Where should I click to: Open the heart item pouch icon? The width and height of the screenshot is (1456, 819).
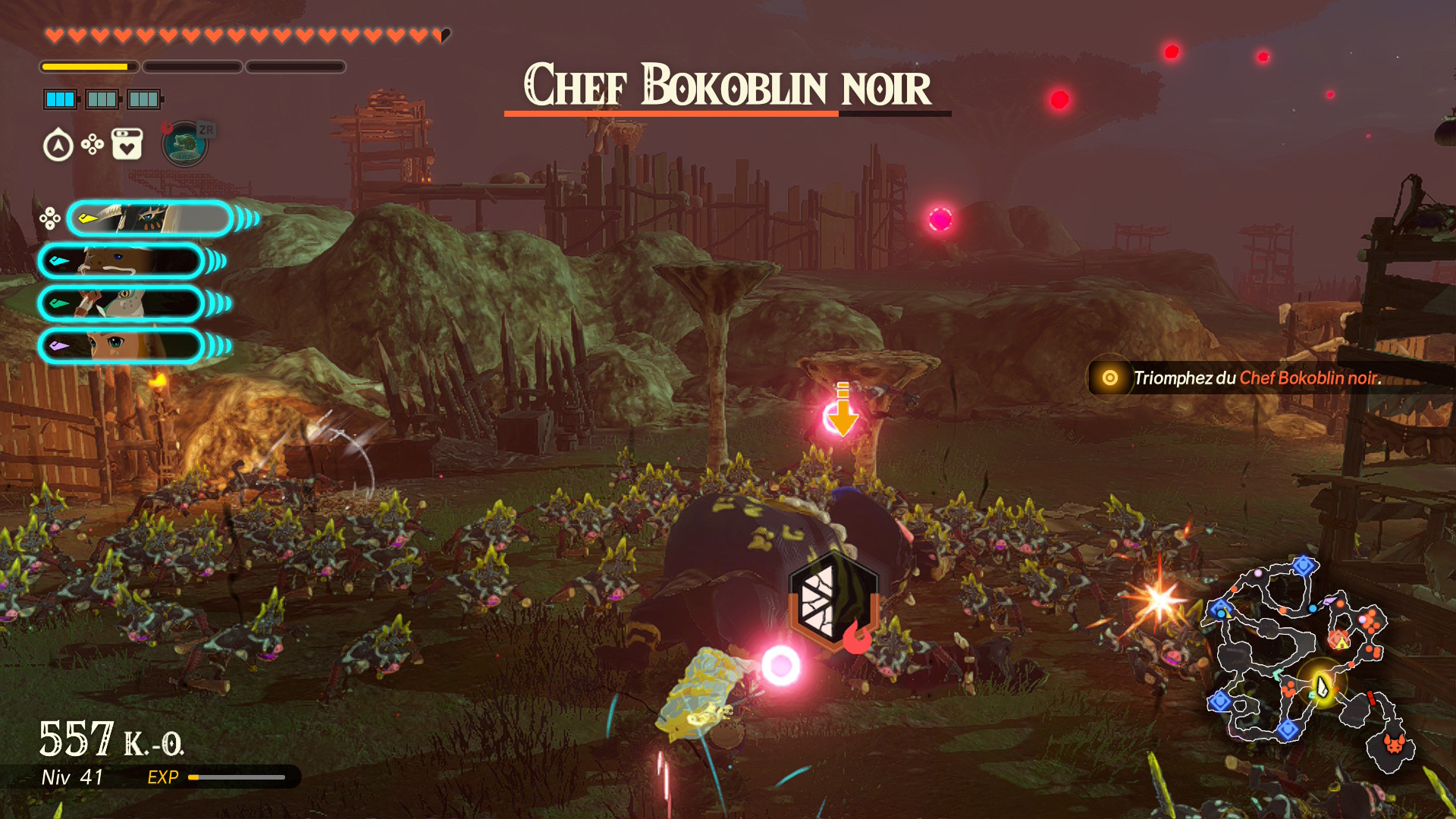click(x=127, y=144)
